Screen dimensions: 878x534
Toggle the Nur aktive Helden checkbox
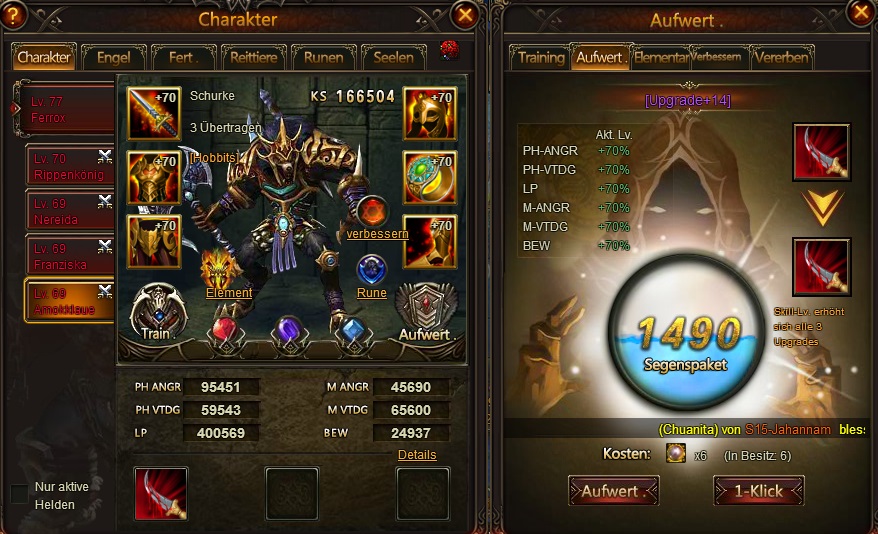coord(19,494)
